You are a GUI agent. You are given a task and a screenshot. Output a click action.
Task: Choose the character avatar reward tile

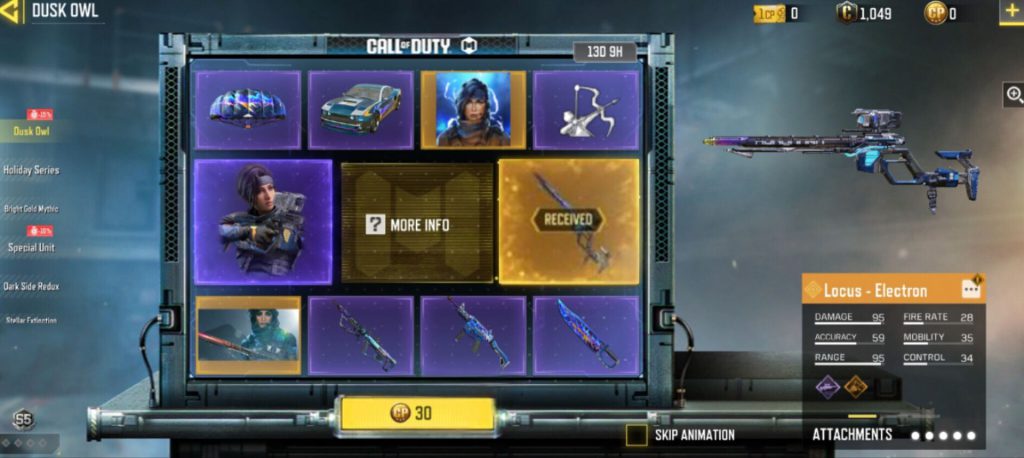pyautogui.click(x=472, y=110)
